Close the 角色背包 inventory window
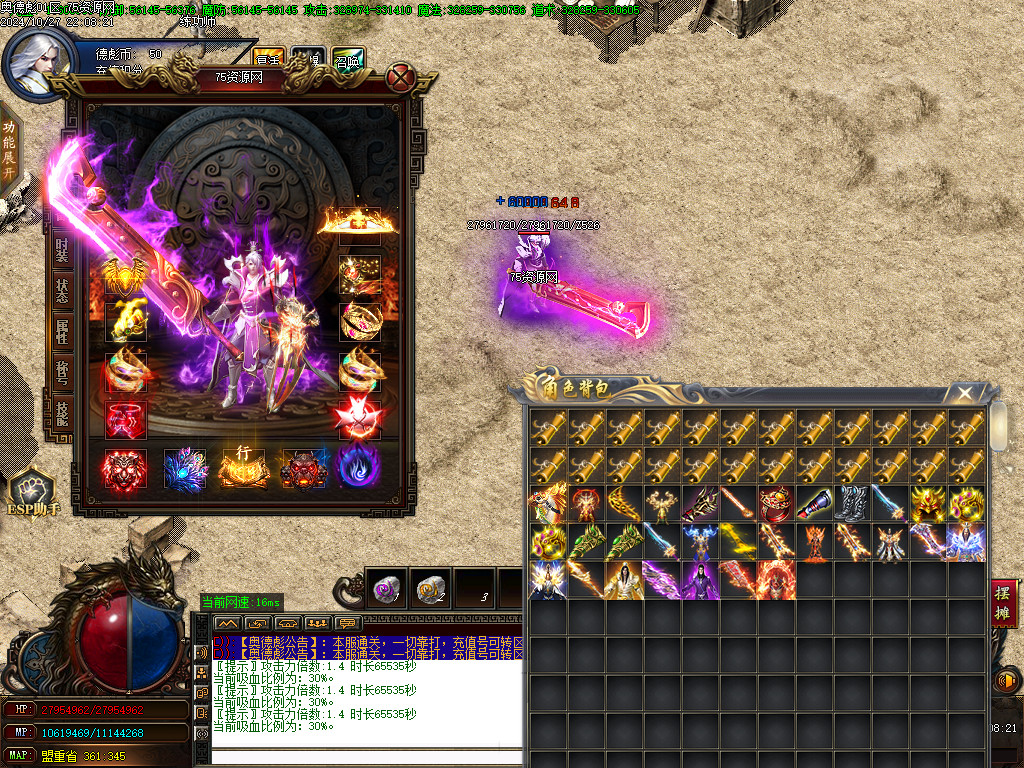The width and height of the screenshot is (1024, 768). pyautogui.click(x=963, y=393)
